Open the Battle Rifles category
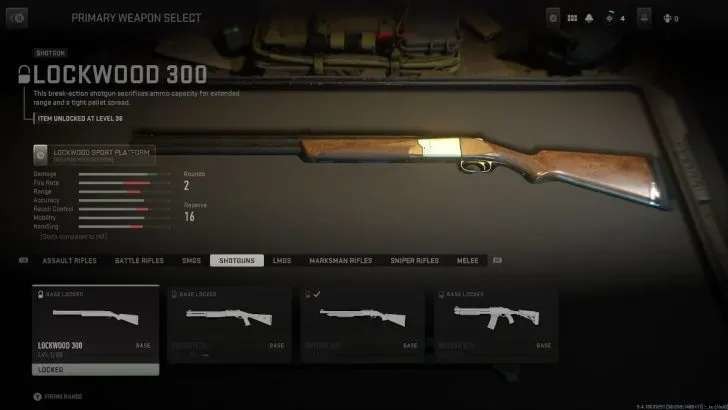The width and height of the screenshot is (728, 410). pos(139,261)
